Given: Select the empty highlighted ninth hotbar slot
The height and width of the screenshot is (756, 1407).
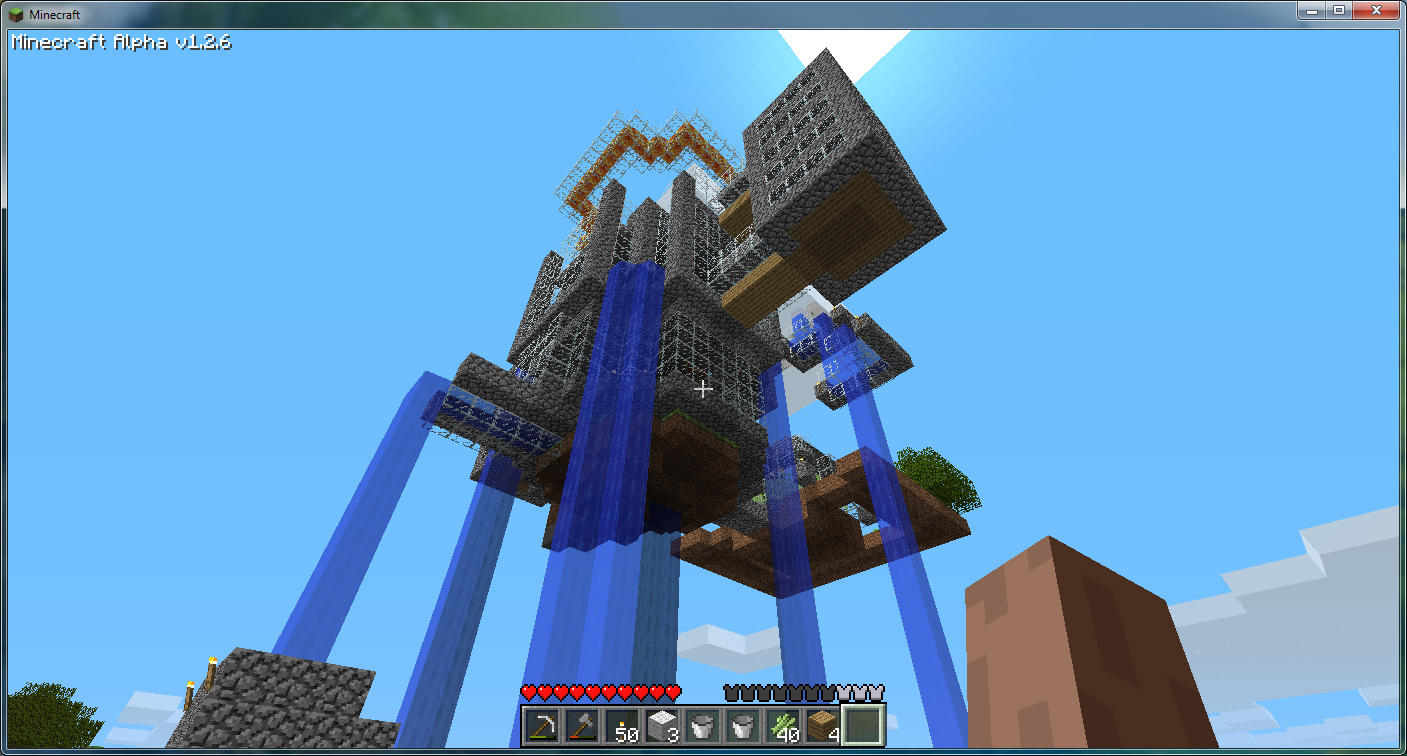Looking at the screenshot, I should 862,725.
